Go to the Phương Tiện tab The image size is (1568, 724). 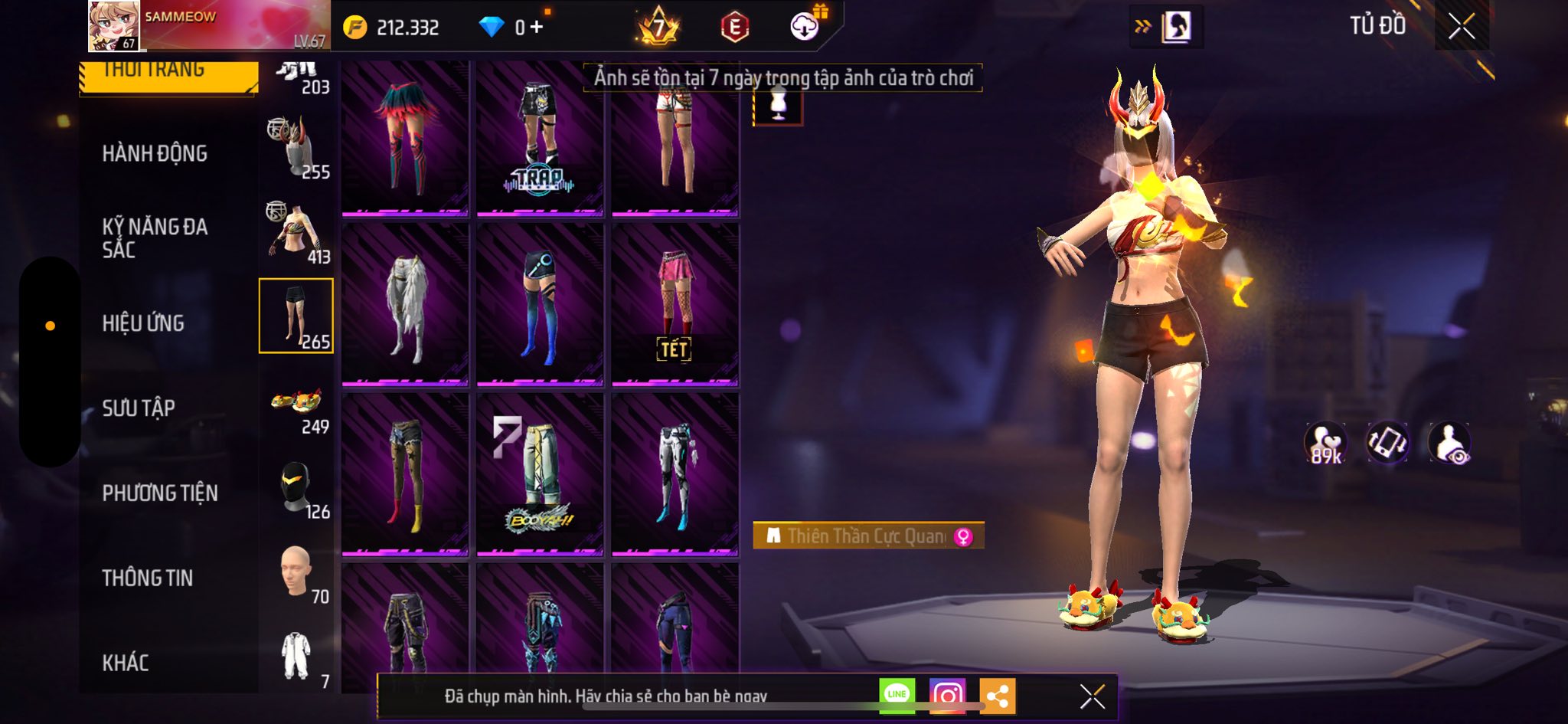(160, 493)
